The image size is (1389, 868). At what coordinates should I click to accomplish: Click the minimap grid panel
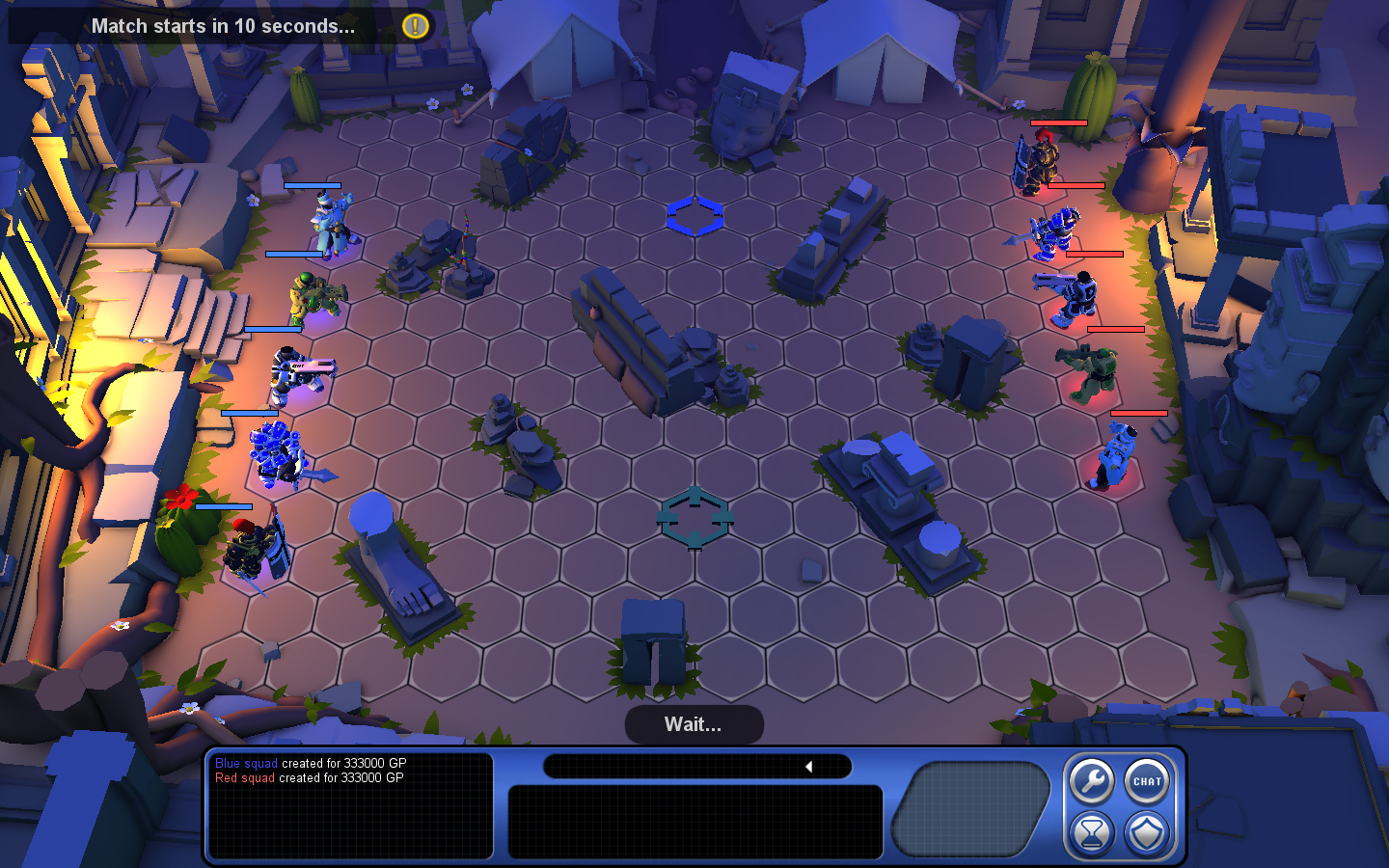[x=969, y=807]
